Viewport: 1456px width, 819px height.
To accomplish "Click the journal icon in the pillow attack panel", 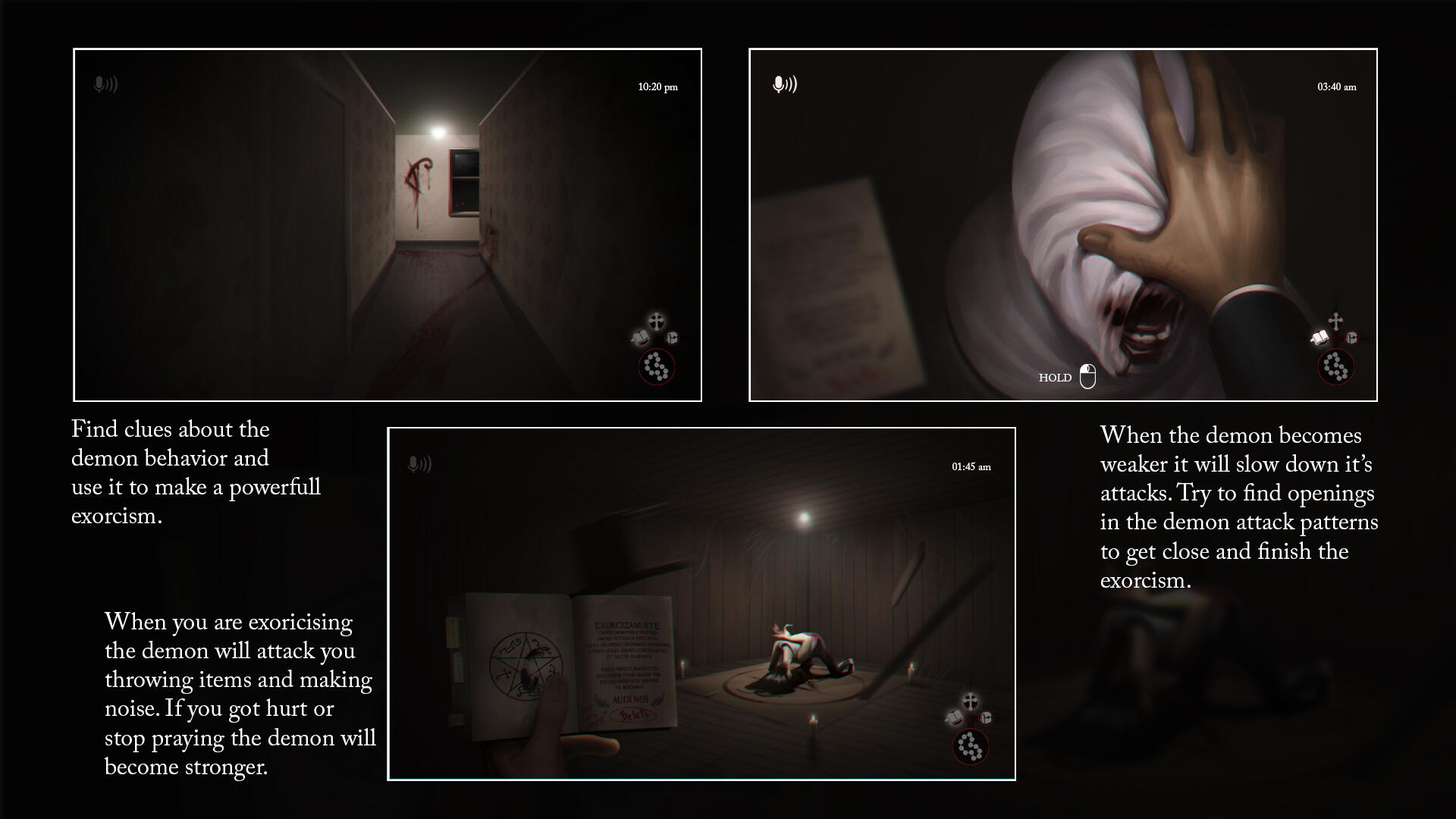I will coord(1351,338).
